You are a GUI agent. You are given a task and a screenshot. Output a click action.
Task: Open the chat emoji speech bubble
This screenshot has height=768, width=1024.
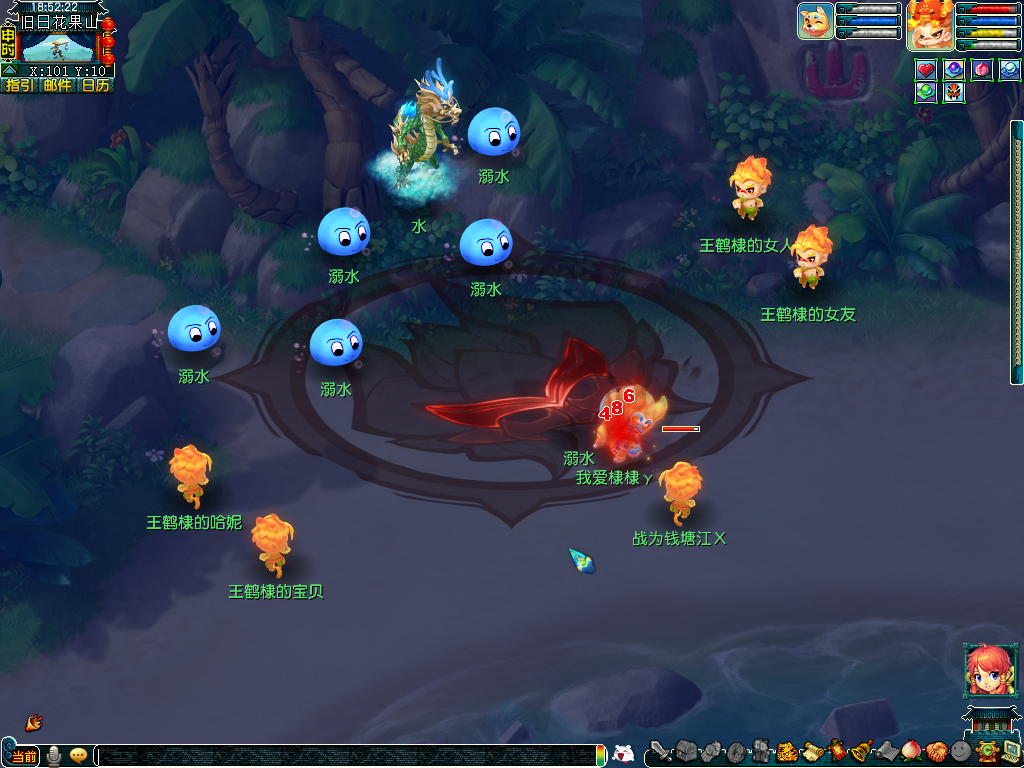pyautogui.click(x=78, y=756)
